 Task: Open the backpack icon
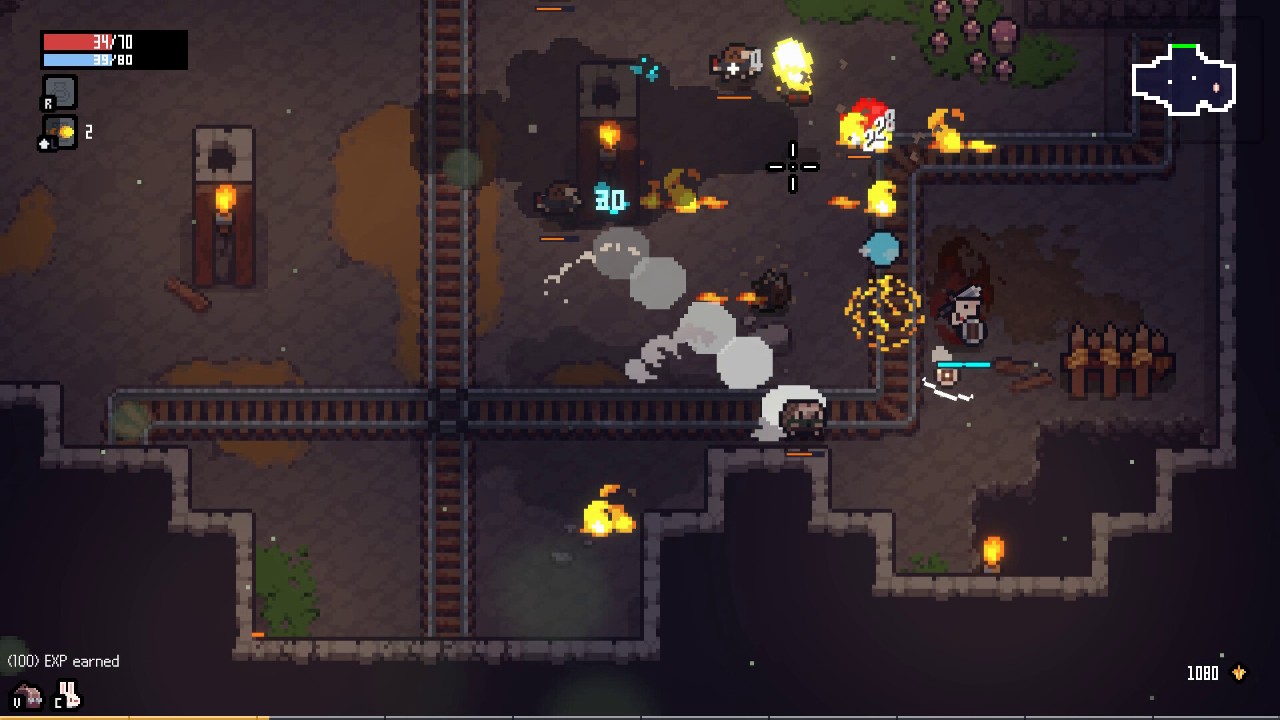tap(29, 695)
